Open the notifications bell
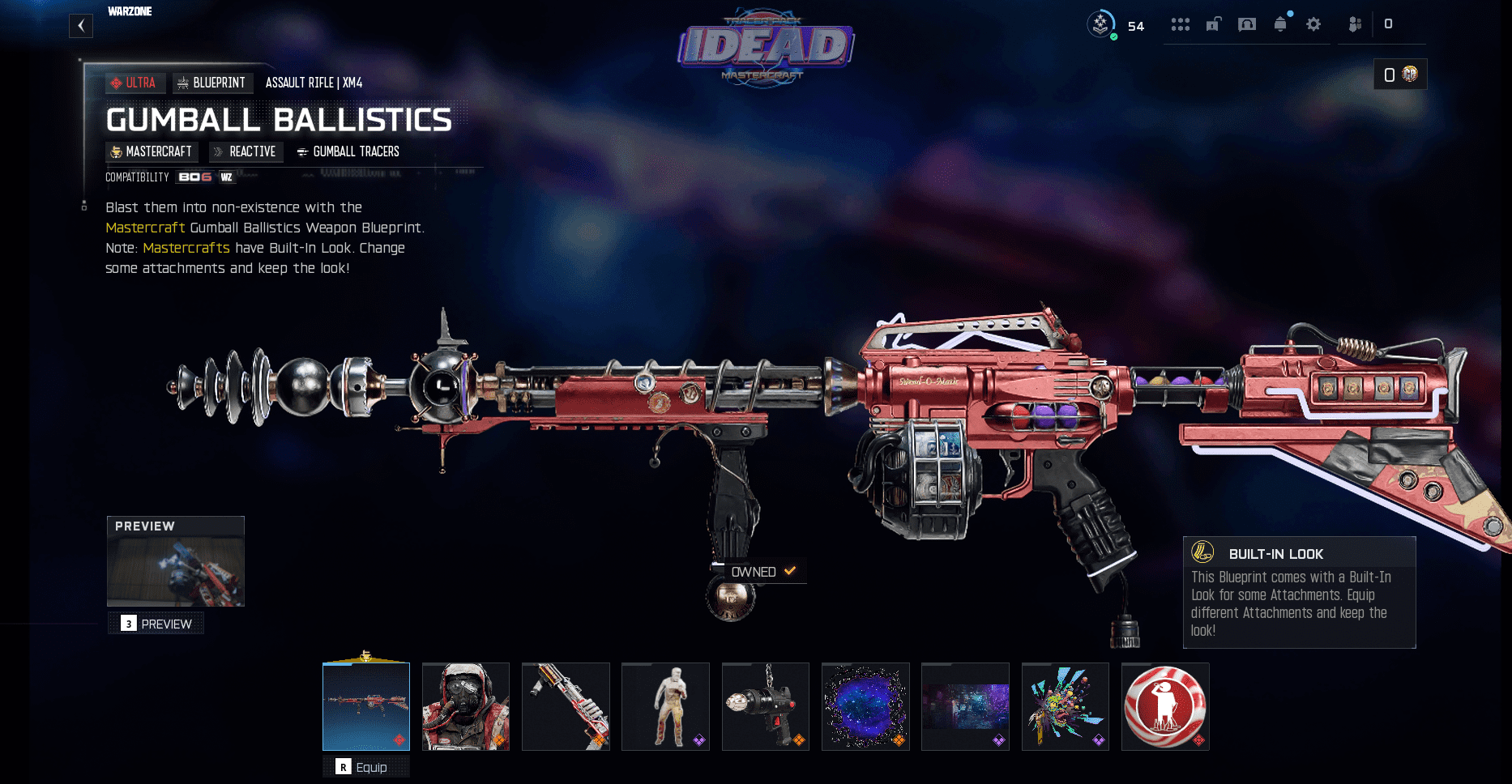The height and width of the screenshot is (784, 1512). click(1280, 24)
